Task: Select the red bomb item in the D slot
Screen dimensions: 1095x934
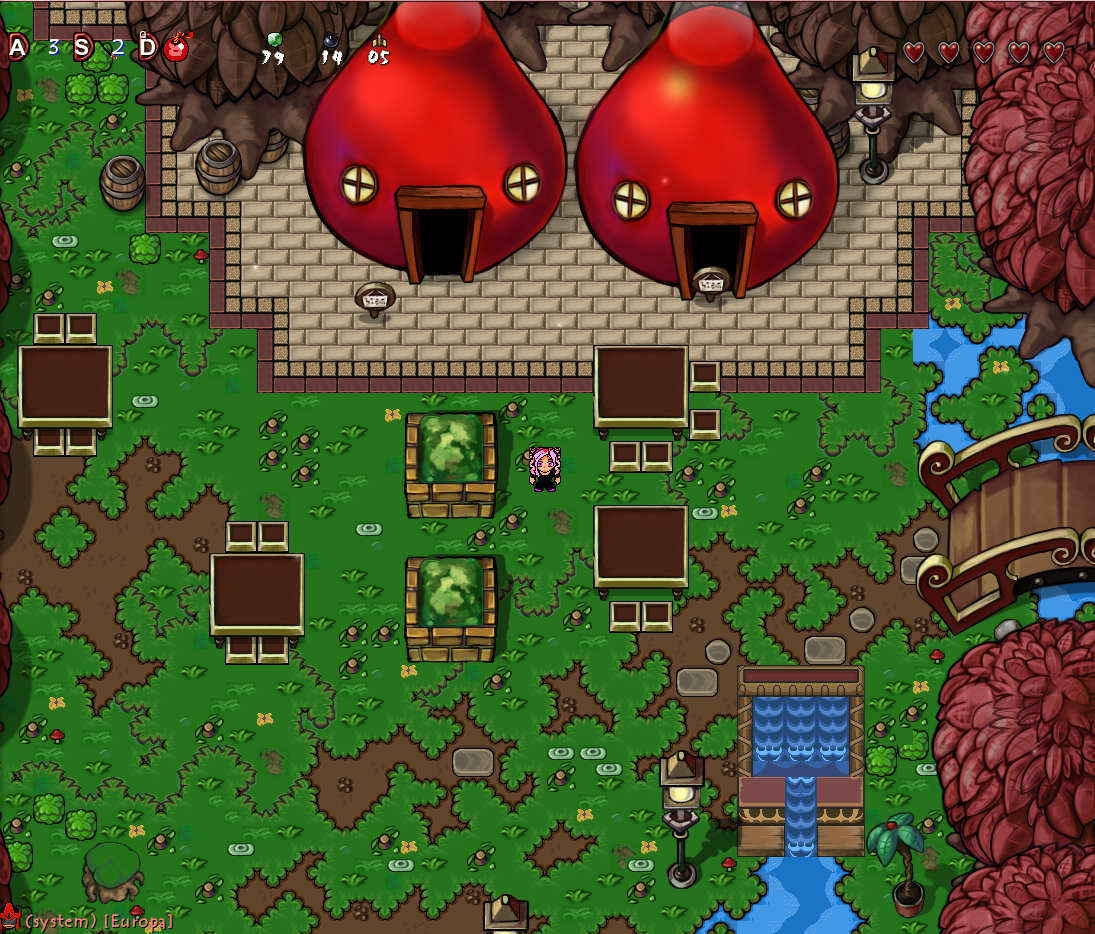Action: (177, 47)
